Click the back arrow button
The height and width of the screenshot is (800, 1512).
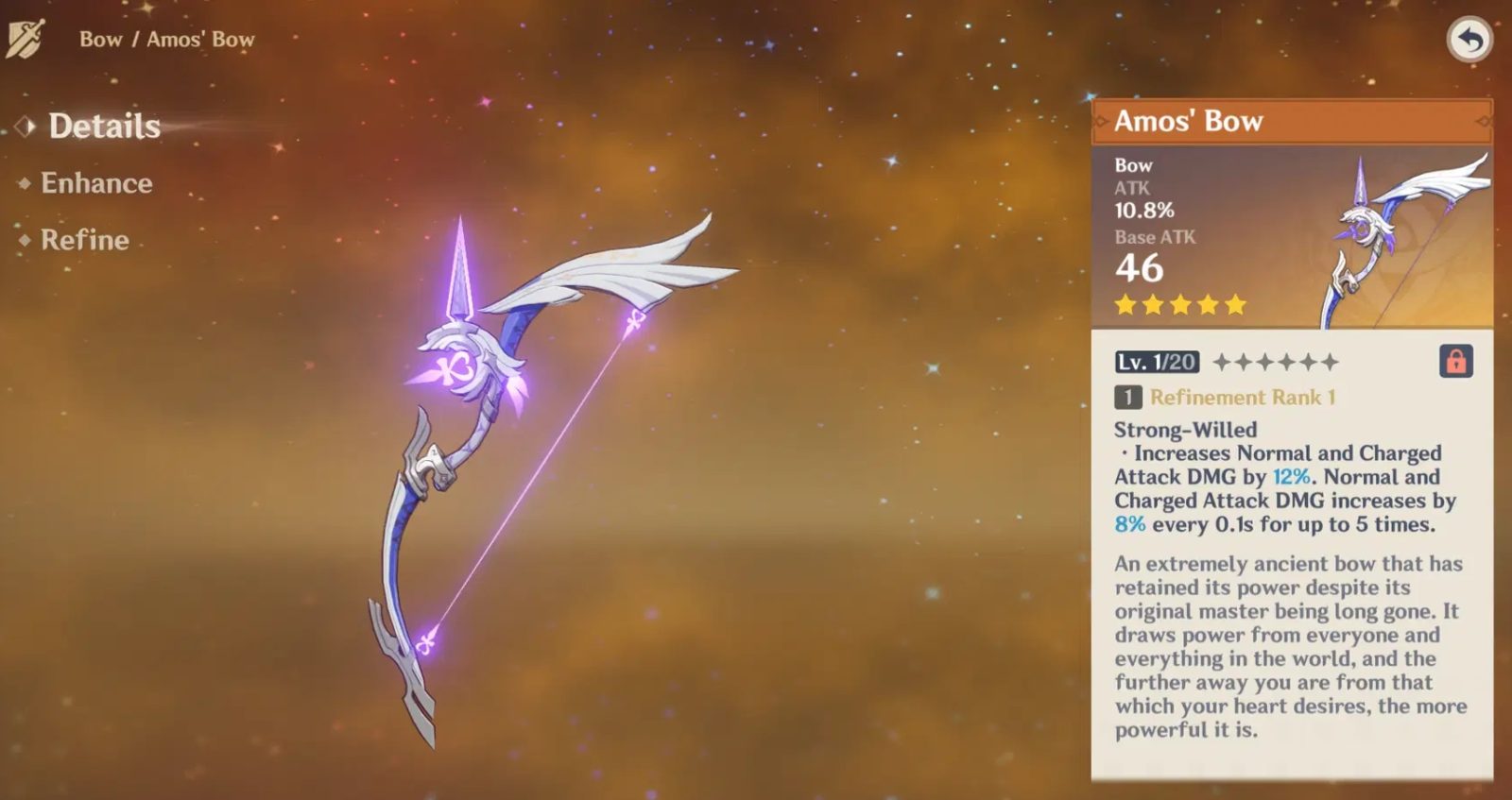click(1469, 40)
